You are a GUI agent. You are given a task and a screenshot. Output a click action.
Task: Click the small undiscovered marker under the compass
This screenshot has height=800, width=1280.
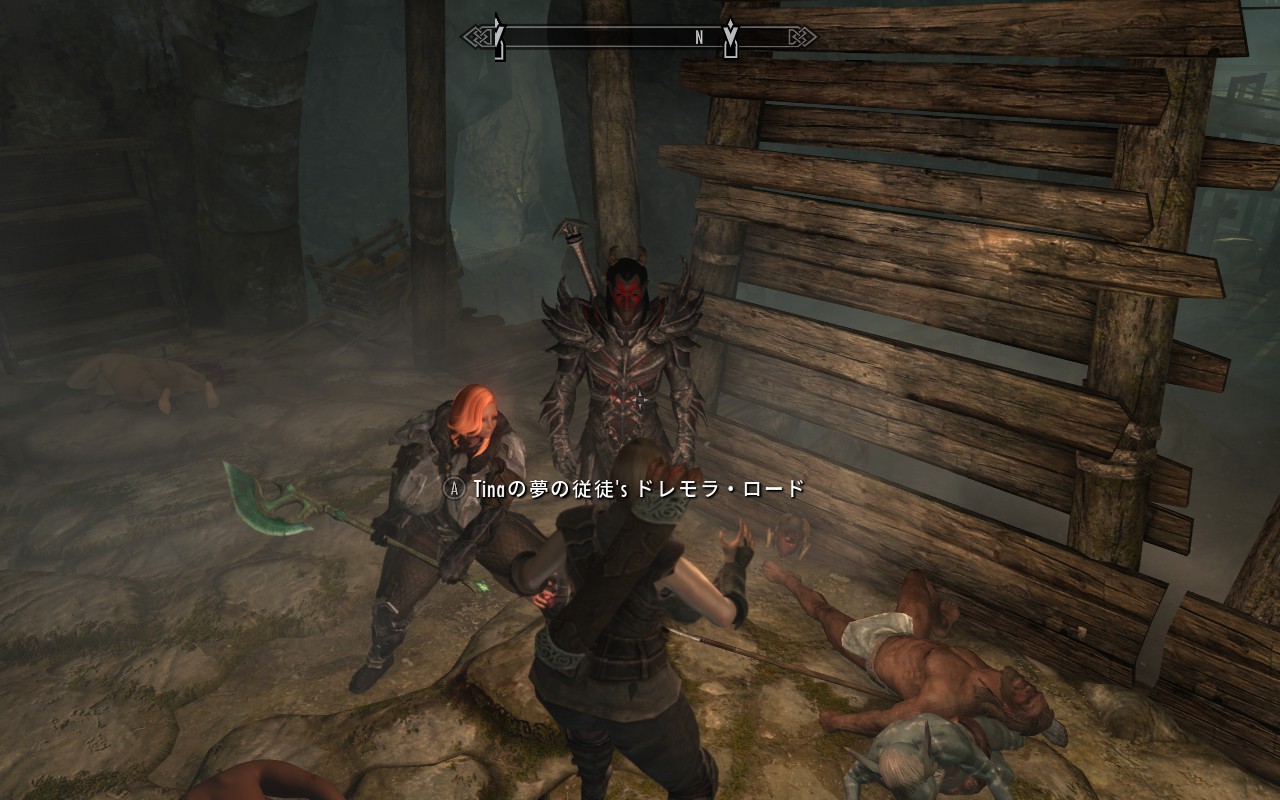click(x=499, y=52)
